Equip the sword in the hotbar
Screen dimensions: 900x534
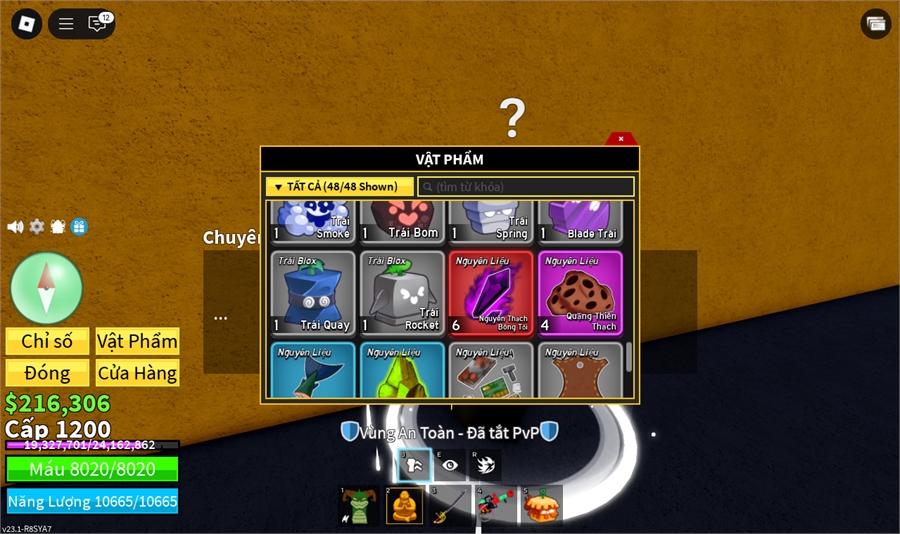pos(450,506)
